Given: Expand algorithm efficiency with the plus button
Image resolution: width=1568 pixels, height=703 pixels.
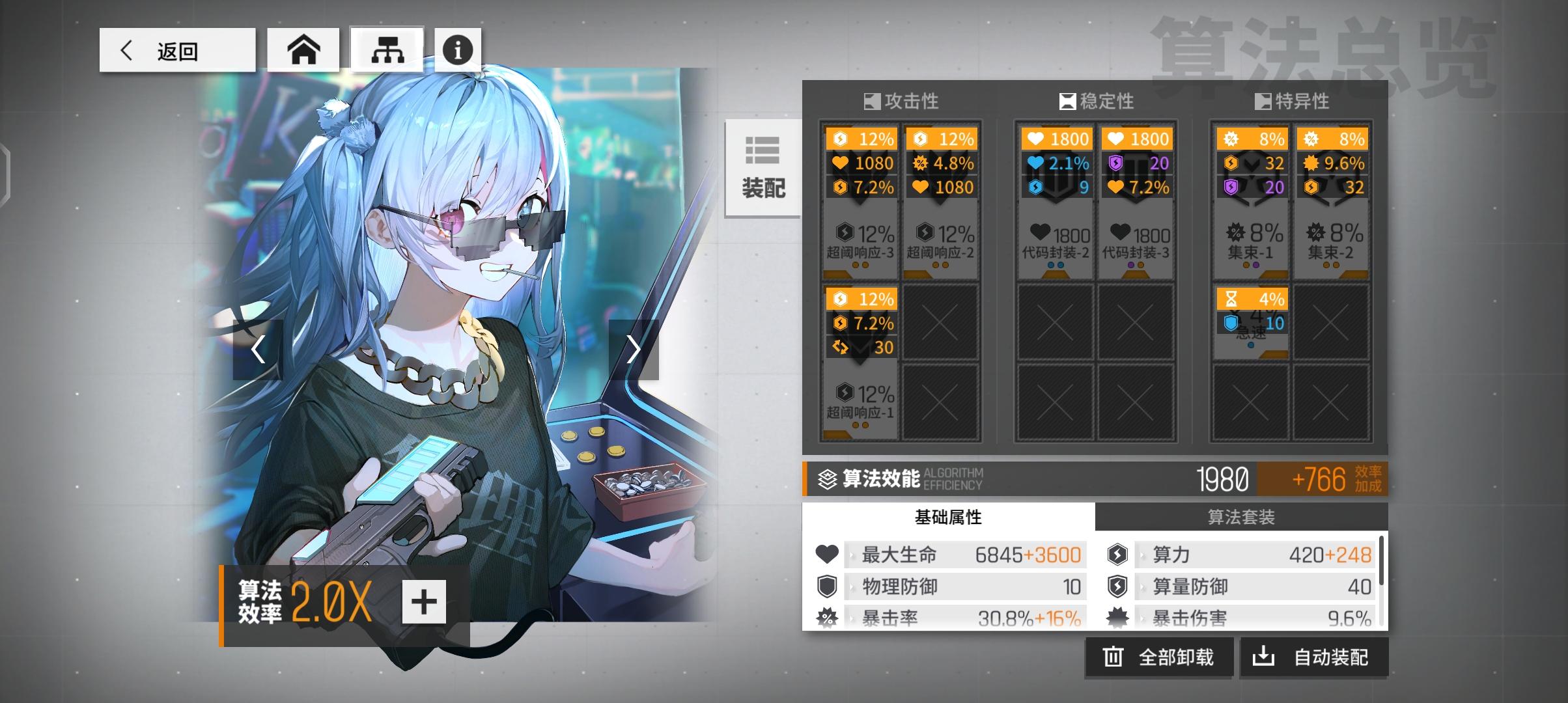Looking at the screenshot, I should pyautogui.click(x=425, y=602).
